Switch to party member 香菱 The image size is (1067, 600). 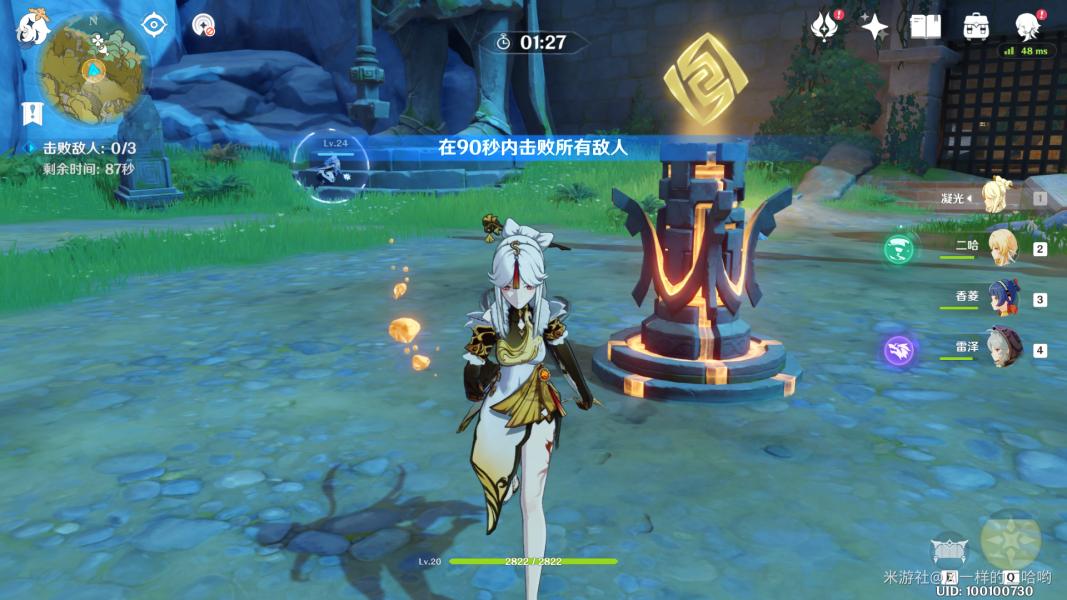[x=1003, y=298]
